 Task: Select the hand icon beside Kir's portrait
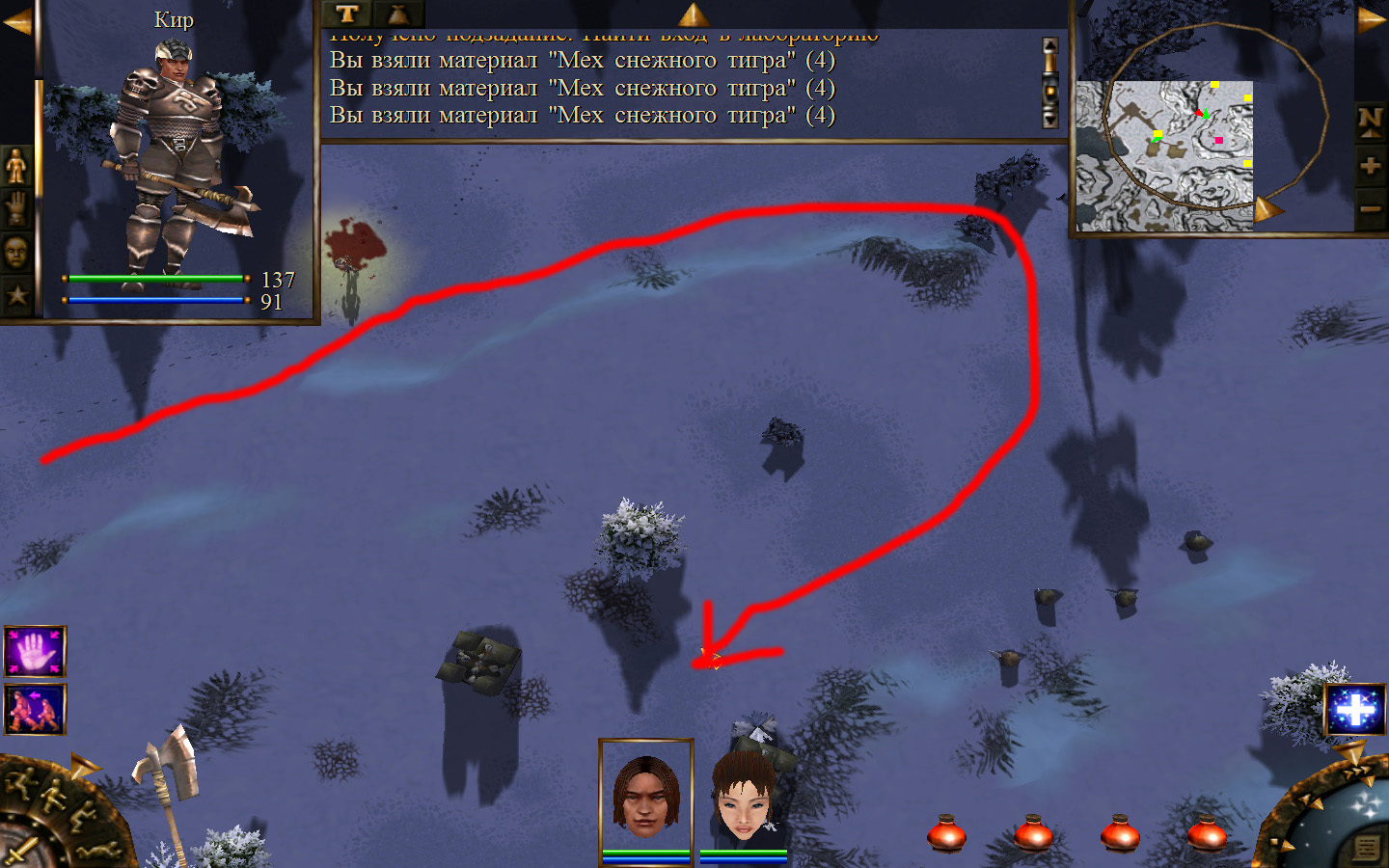coord(16,208)
